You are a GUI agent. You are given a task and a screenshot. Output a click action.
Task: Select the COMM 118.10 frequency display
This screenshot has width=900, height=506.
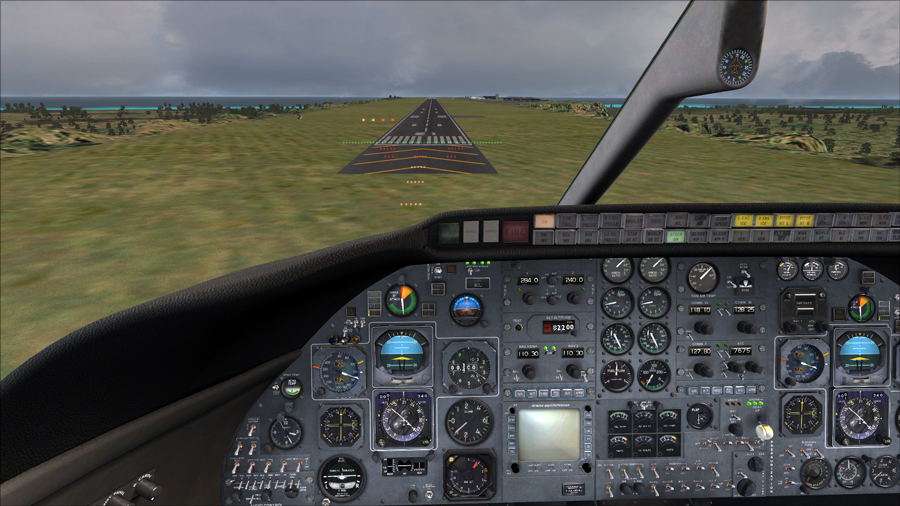coord(700,310)
